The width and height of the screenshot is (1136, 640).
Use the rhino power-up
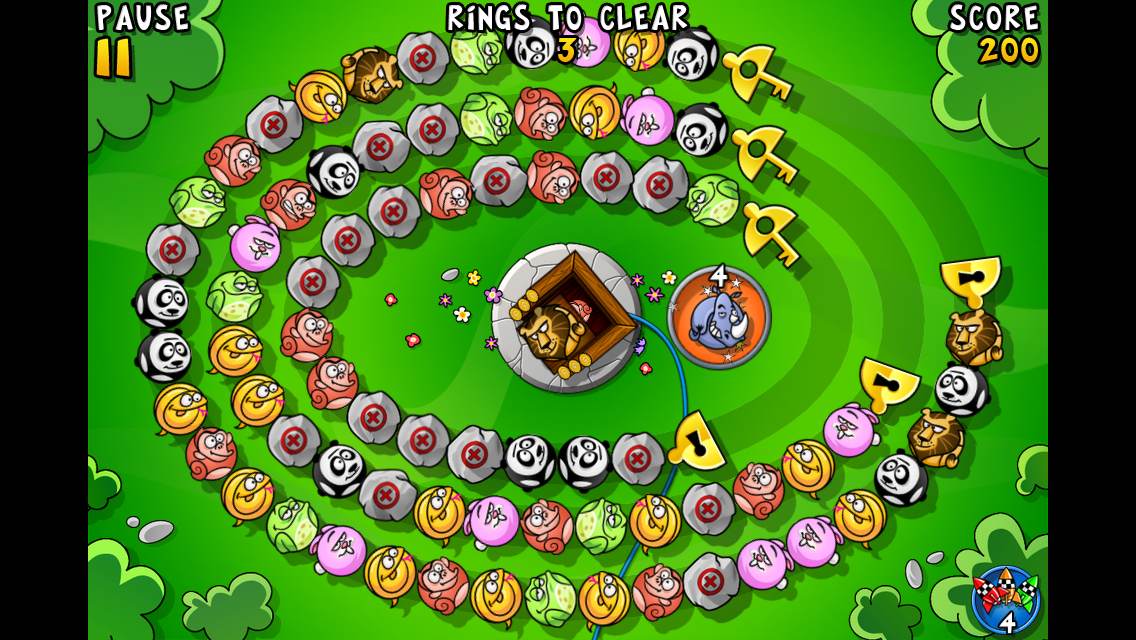click(719, 318)
